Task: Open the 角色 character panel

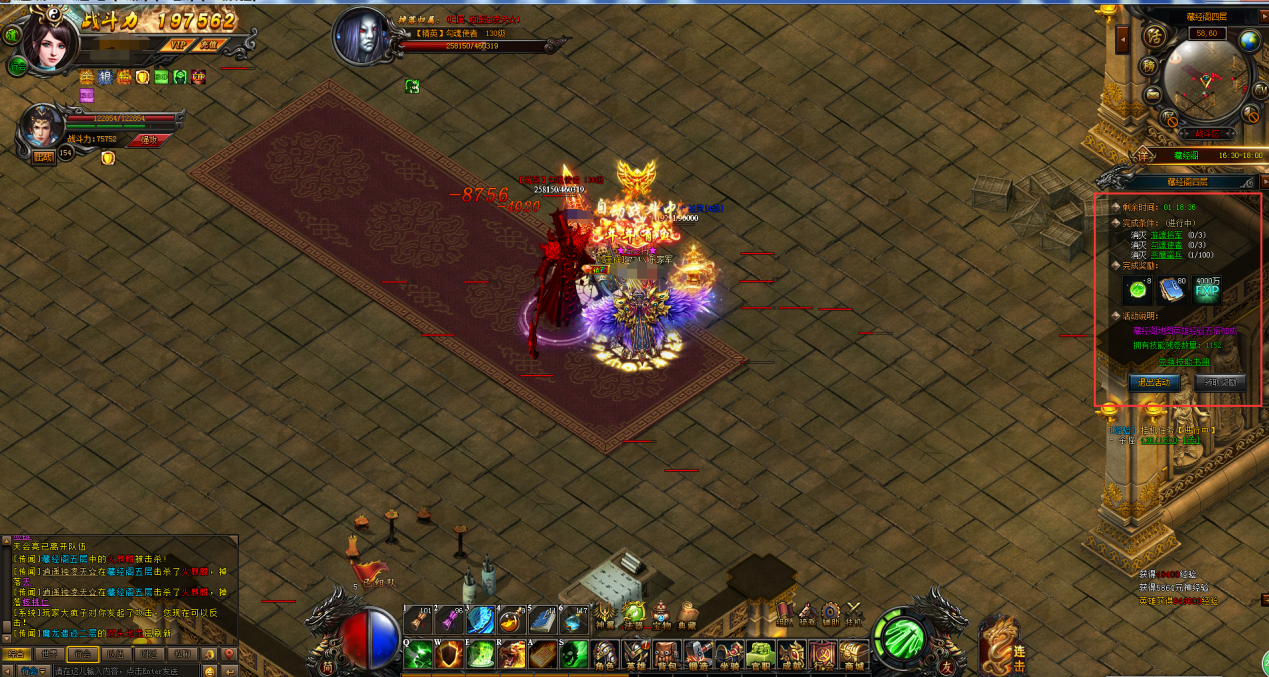Action: click(x=606, y=655)
